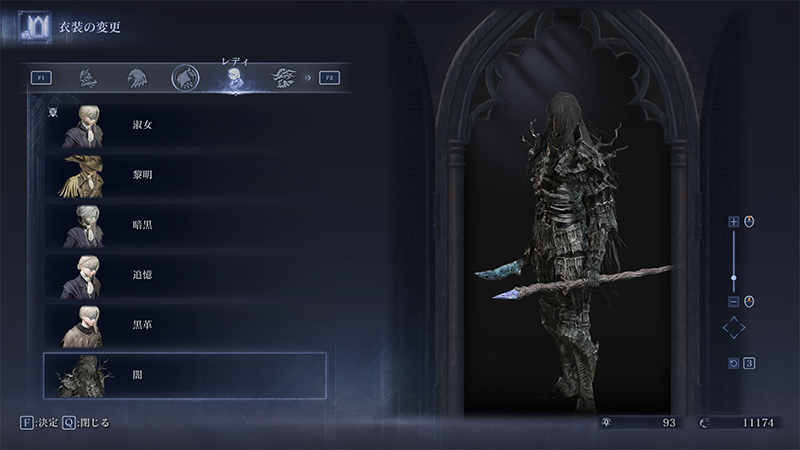
Task: Zoom in with the plus button
Action: point(733,221)
